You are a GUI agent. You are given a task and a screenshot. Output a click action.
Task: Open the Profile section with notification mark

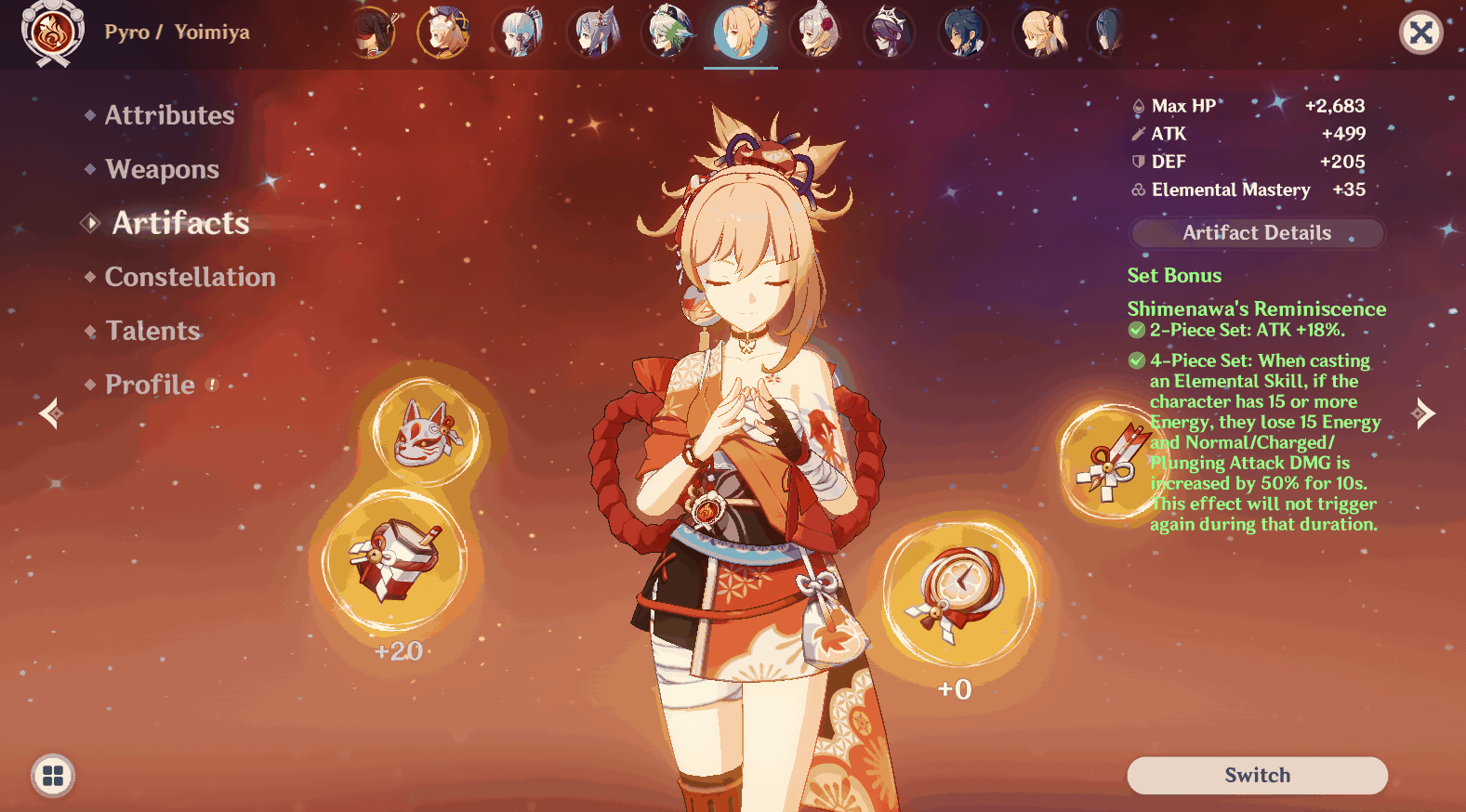click(149, 384)
